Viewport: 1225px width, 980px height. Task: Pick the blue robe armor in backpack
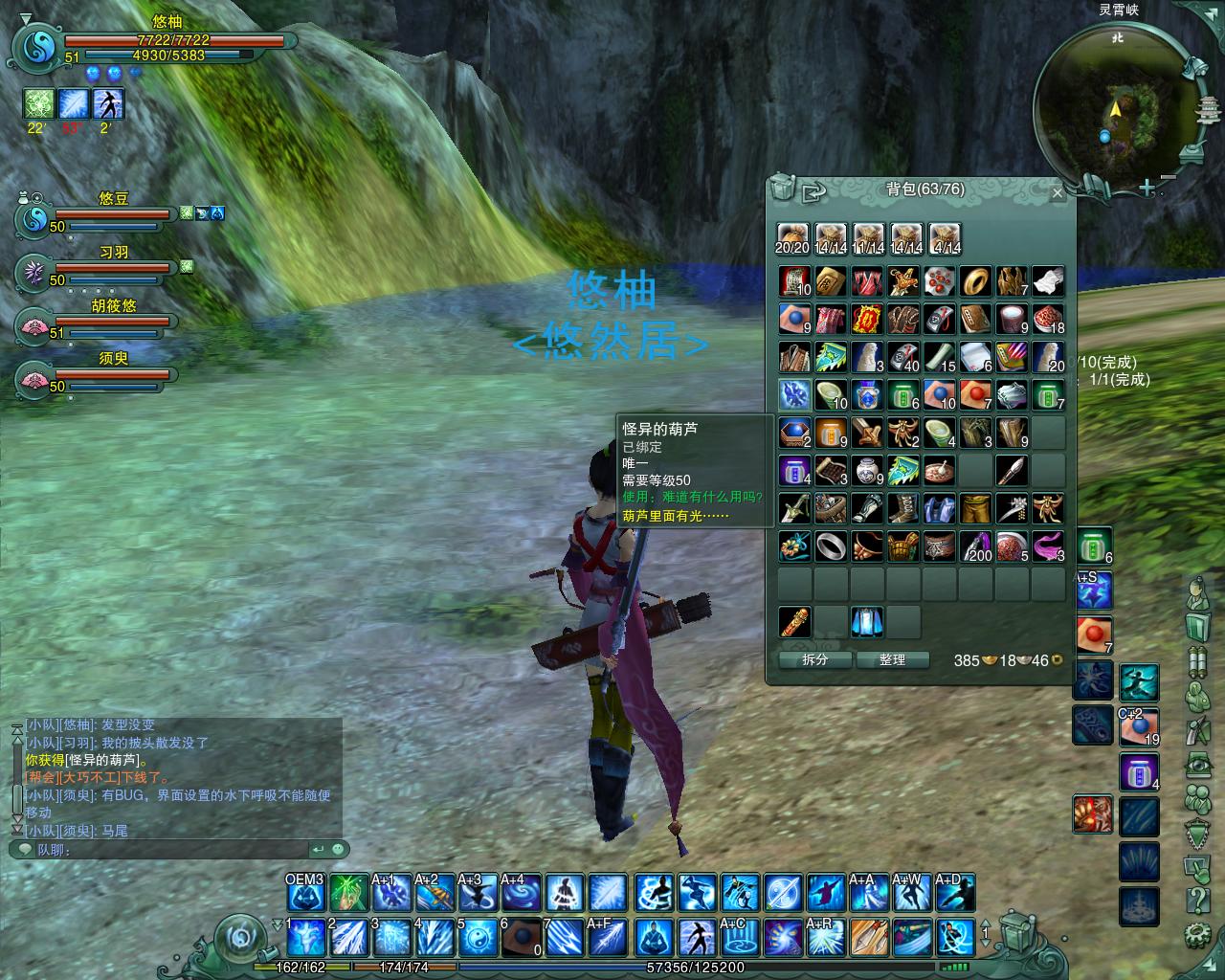(x=939, y=508)
